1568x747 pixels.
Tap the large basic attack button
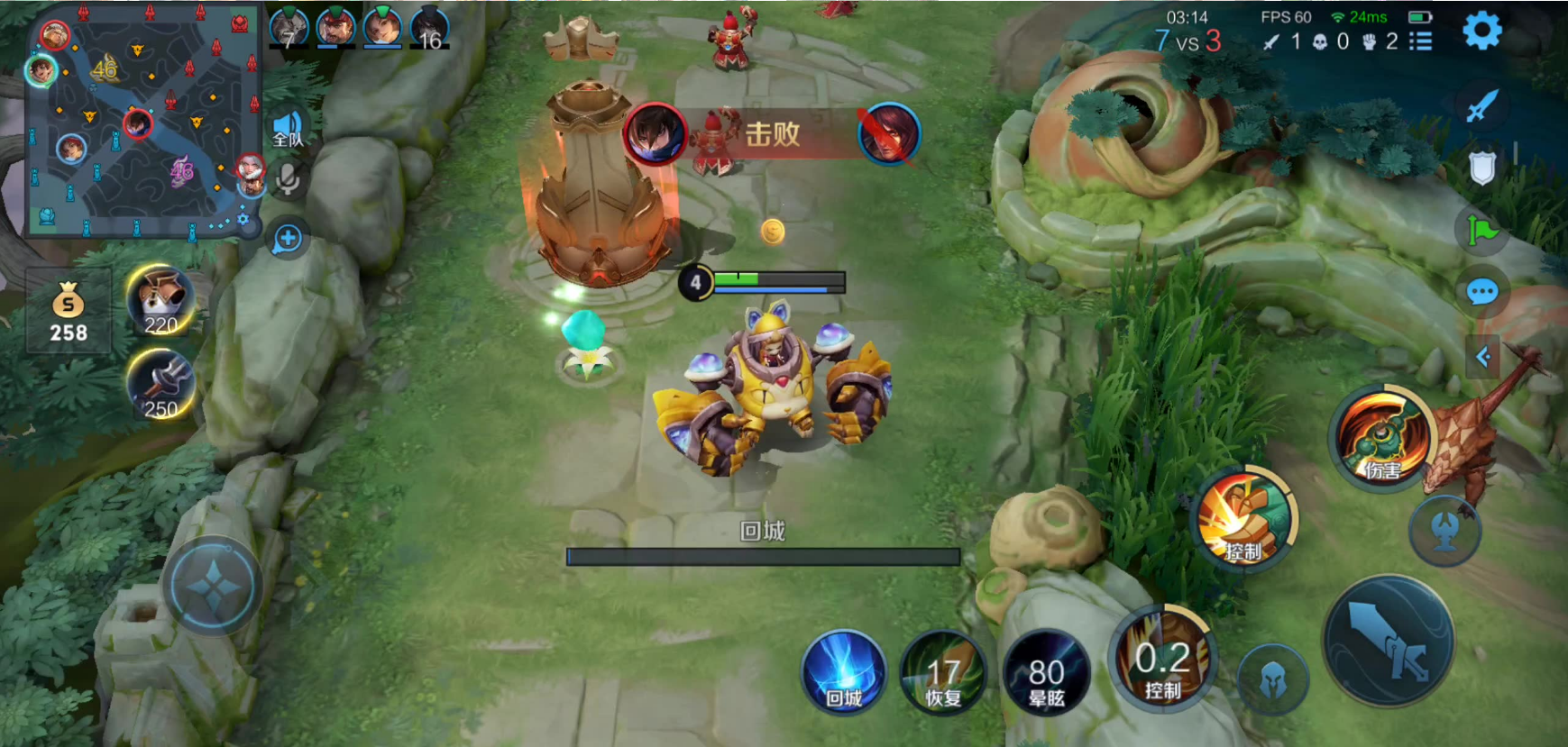pyautogui.click(x=1389, y=642)
